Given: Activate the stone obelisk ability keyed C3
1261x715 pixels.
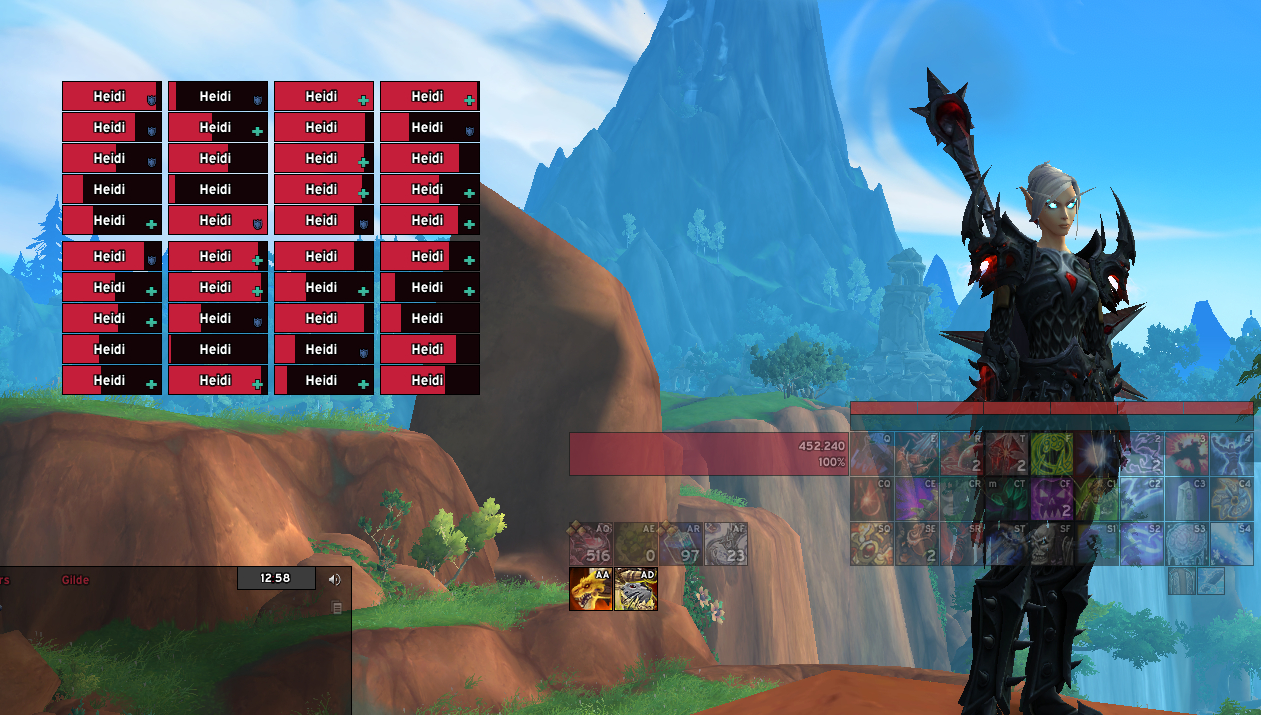Looking at the screenshot, I should click(1187, 499).
